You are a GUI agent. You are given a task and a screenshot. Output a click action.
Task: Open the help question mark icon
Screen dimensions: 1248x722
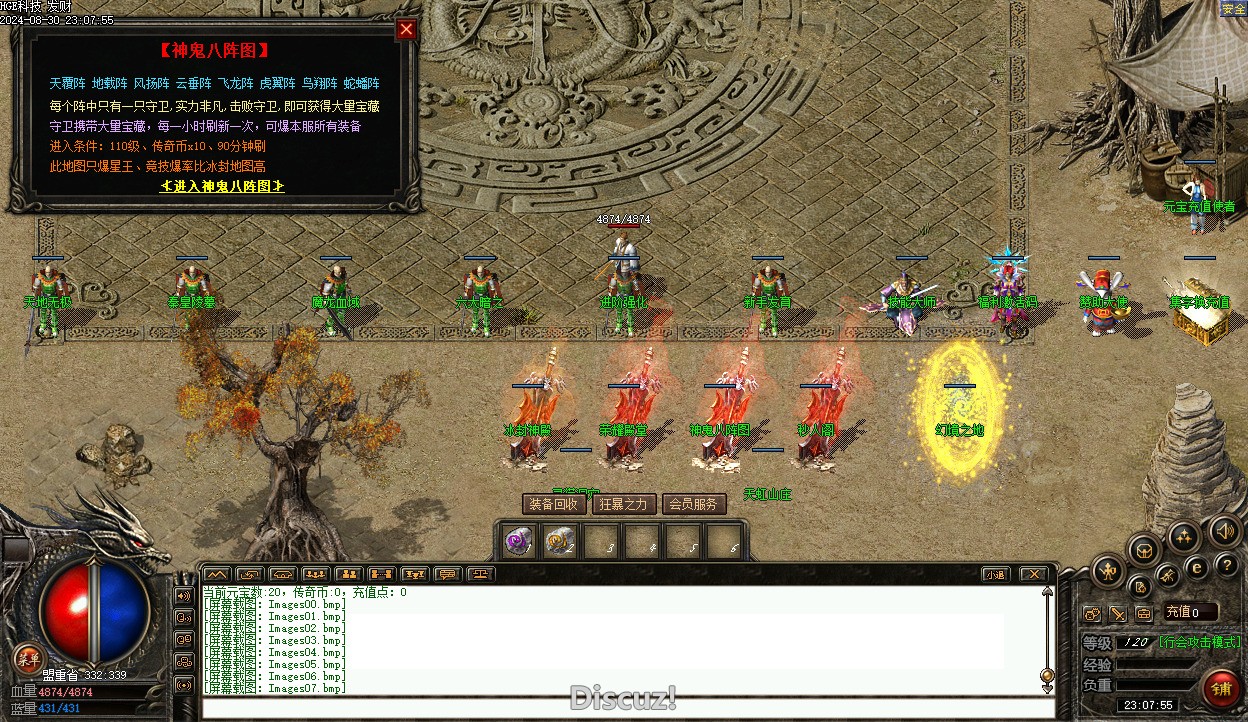click(x=1226, y=566)
